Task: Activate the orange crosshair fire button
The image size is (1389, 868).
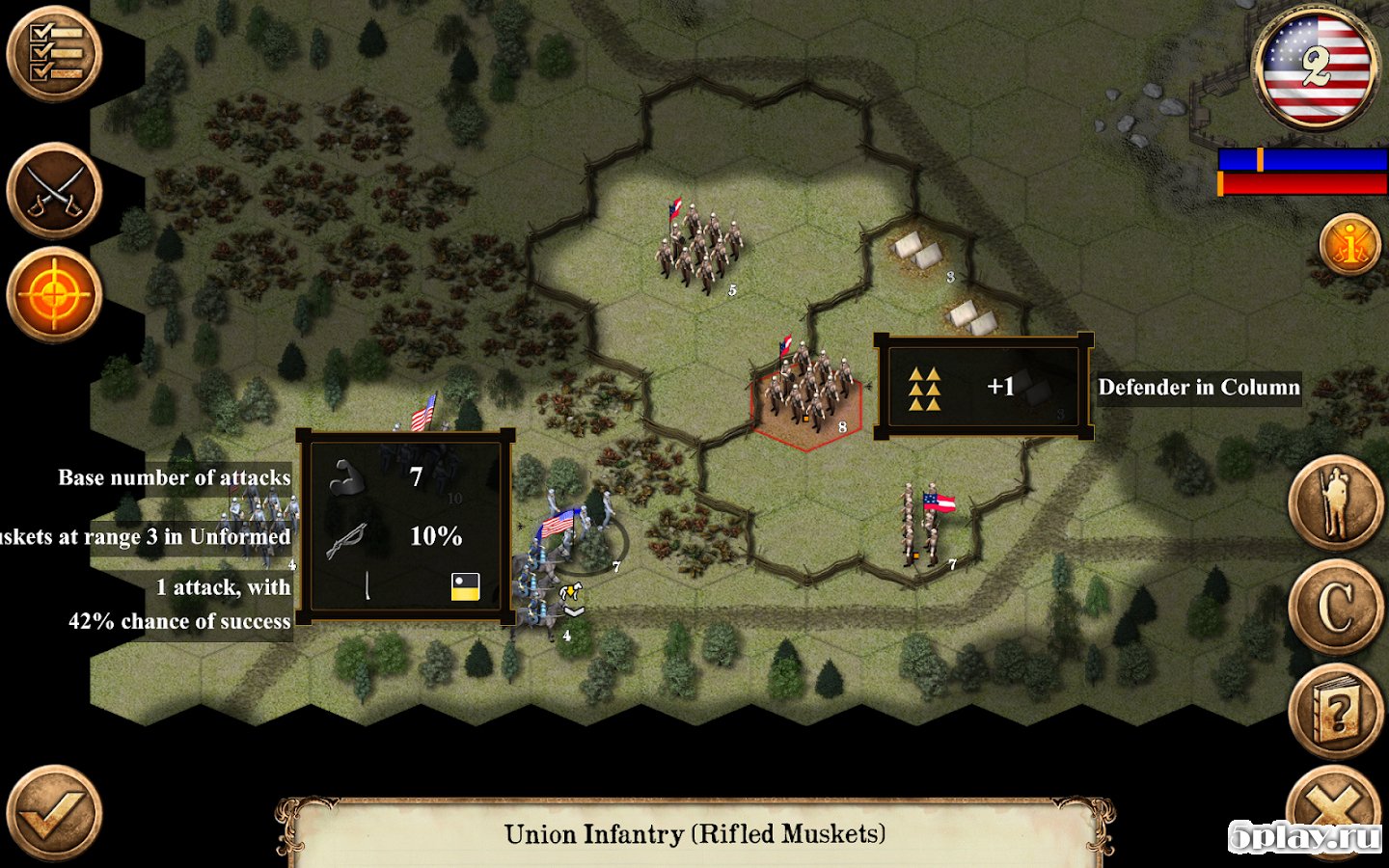Action: point(54,295)
